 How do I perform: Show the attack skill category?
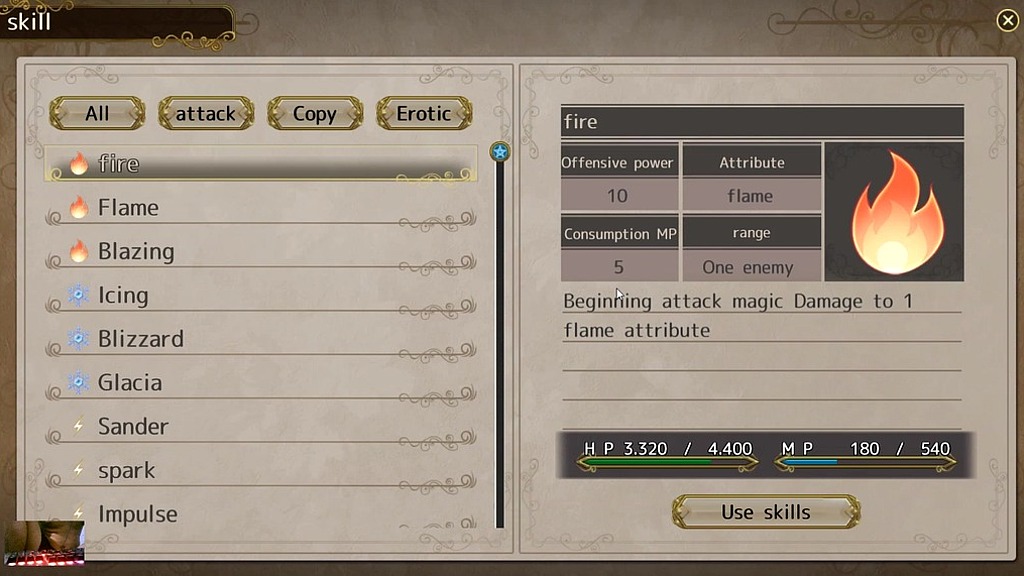click(205, 113)
